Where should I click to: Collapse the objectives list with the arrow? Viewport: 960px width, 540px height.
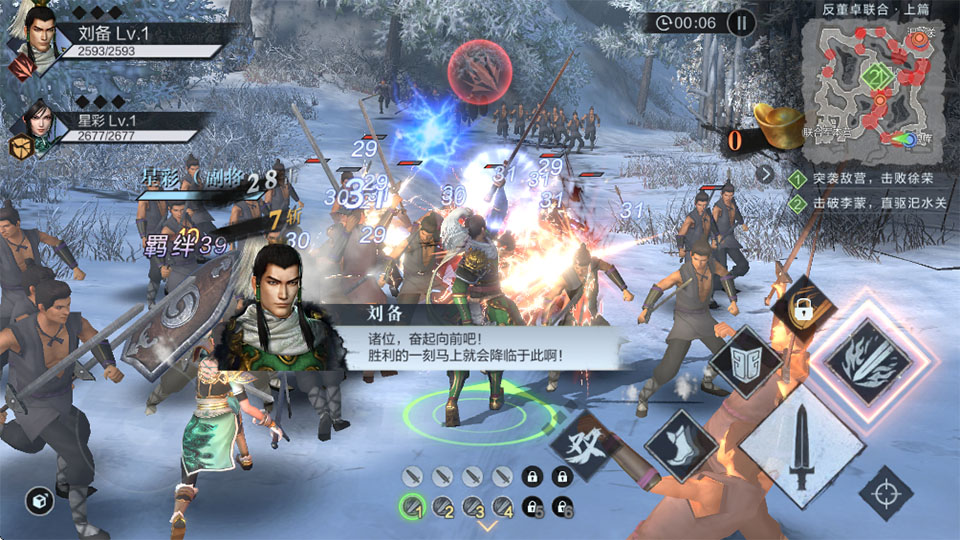(x=766, y=174)
